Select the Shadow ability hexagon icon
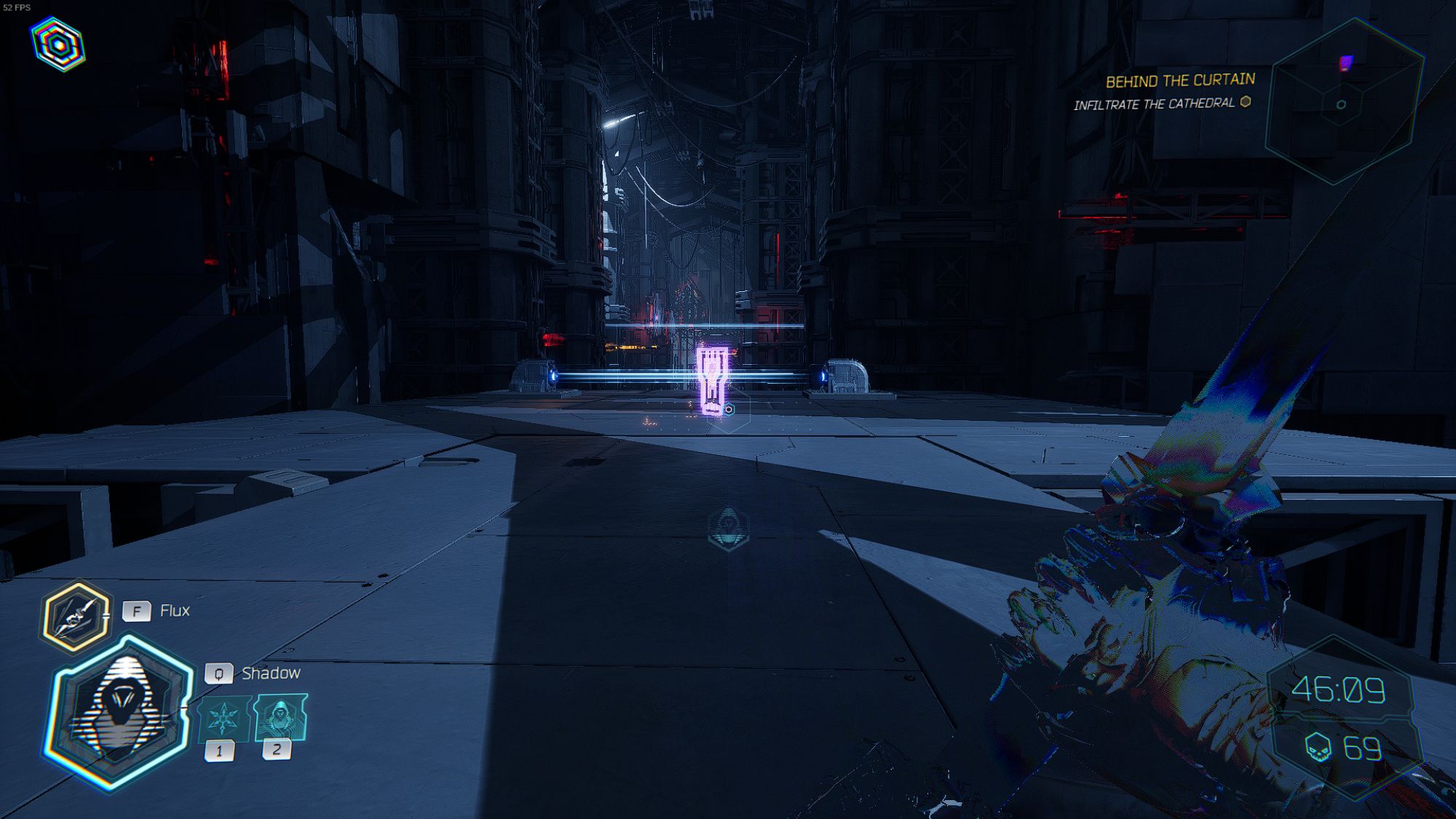1456x819 pixels. tap(120, 703)
